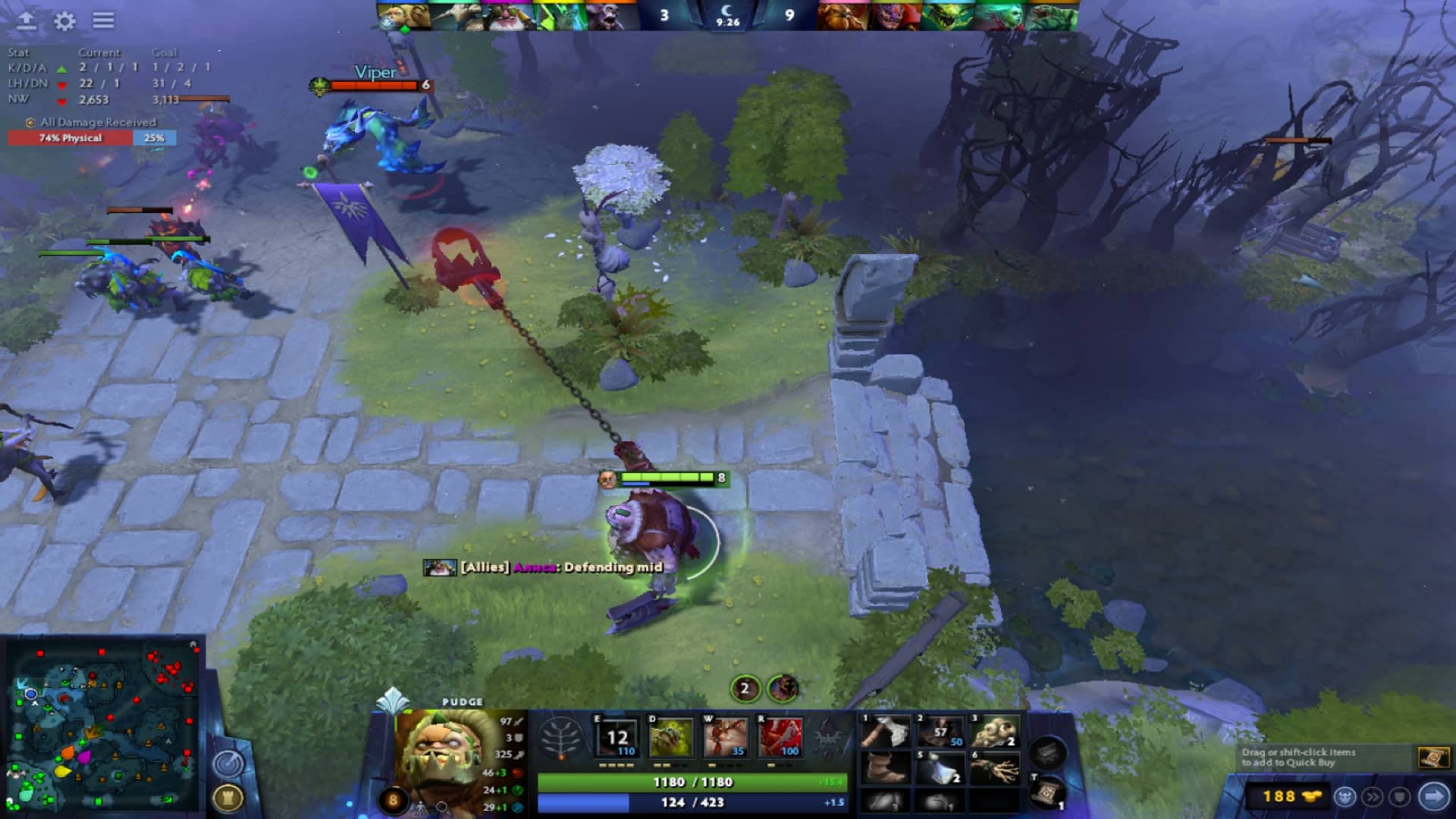Expand the shop panel with the arrow button

click(x=1434, y=795)
